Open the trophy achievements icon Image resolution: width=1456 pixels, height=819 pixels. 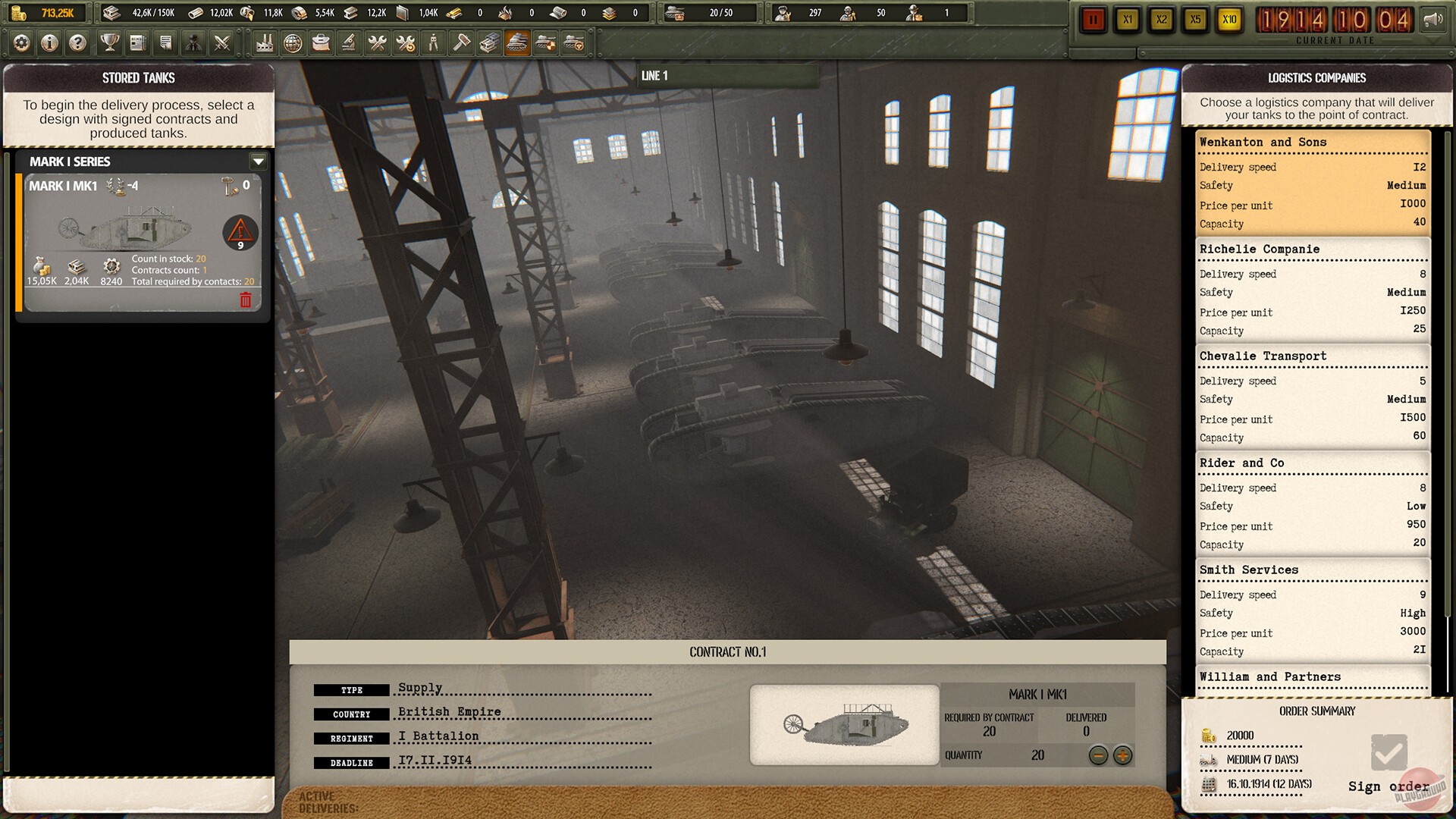pos(111,43)
